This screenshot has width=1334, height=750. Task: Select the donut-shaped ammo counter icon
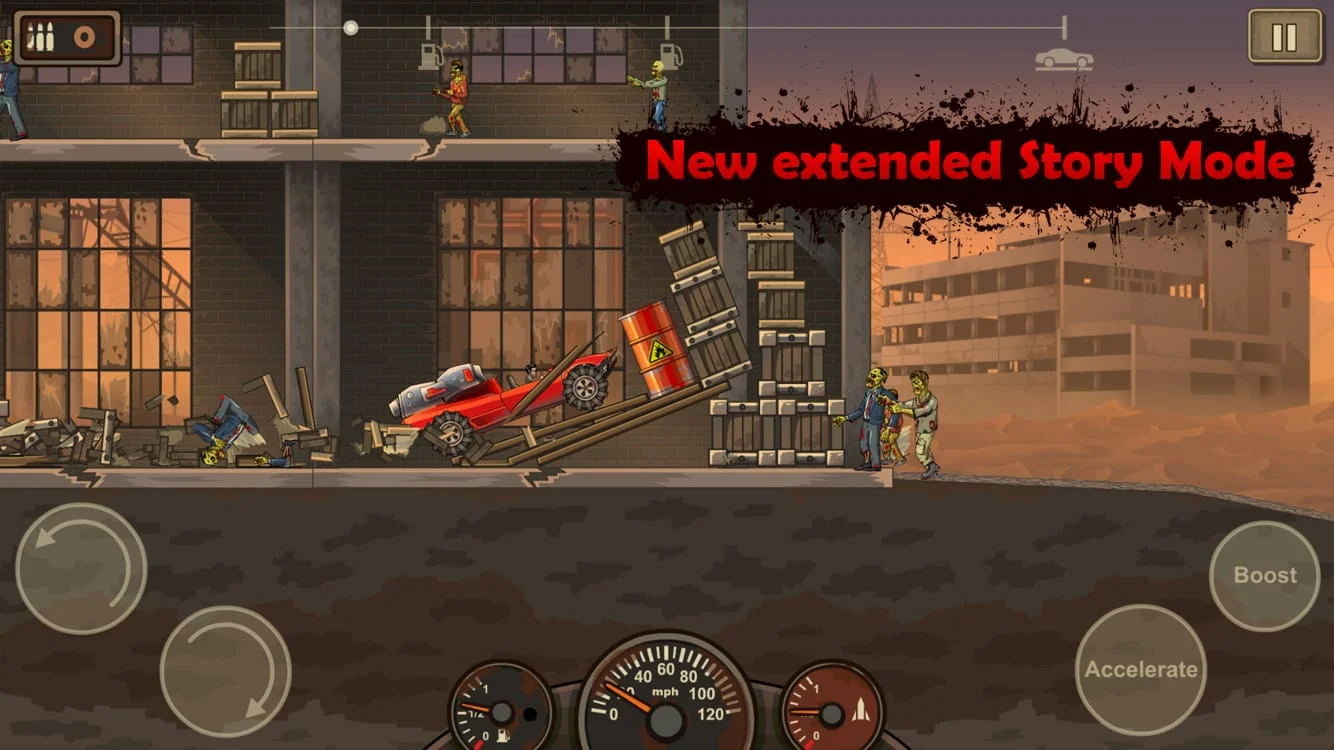click(86, 36)
